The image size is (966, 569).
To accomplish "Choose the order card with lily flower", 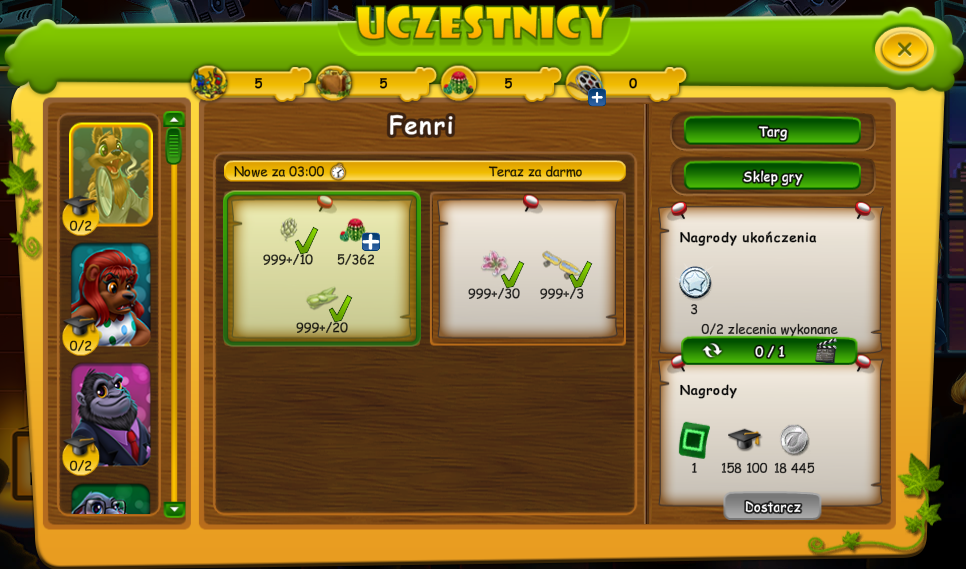I will [x=528, y=269].
